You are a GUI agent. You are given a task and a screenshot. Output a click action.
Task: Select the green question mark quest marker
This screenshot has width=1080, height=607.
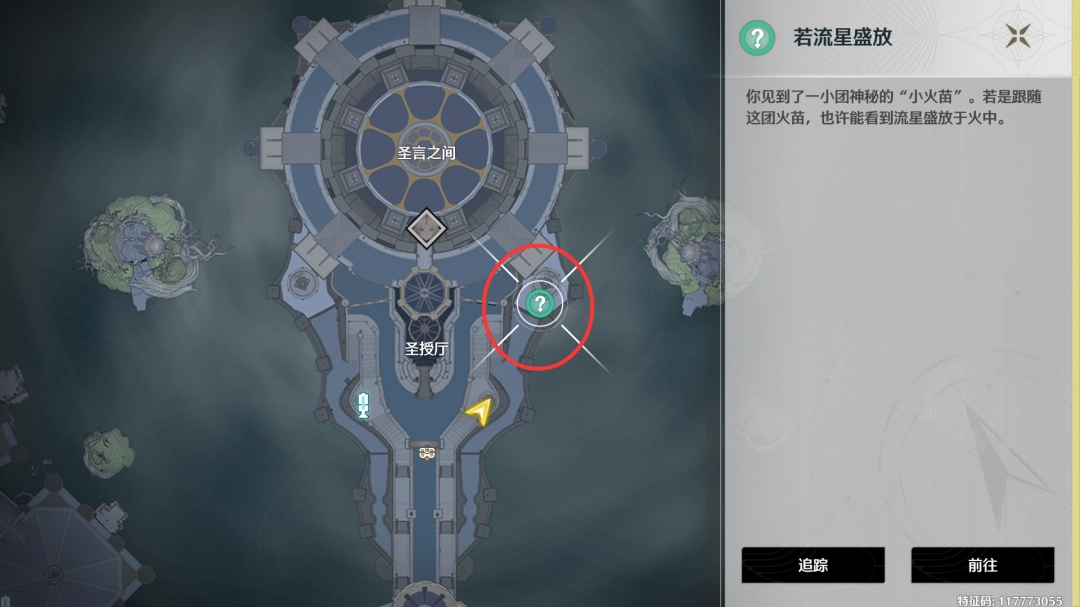(540, 302)
